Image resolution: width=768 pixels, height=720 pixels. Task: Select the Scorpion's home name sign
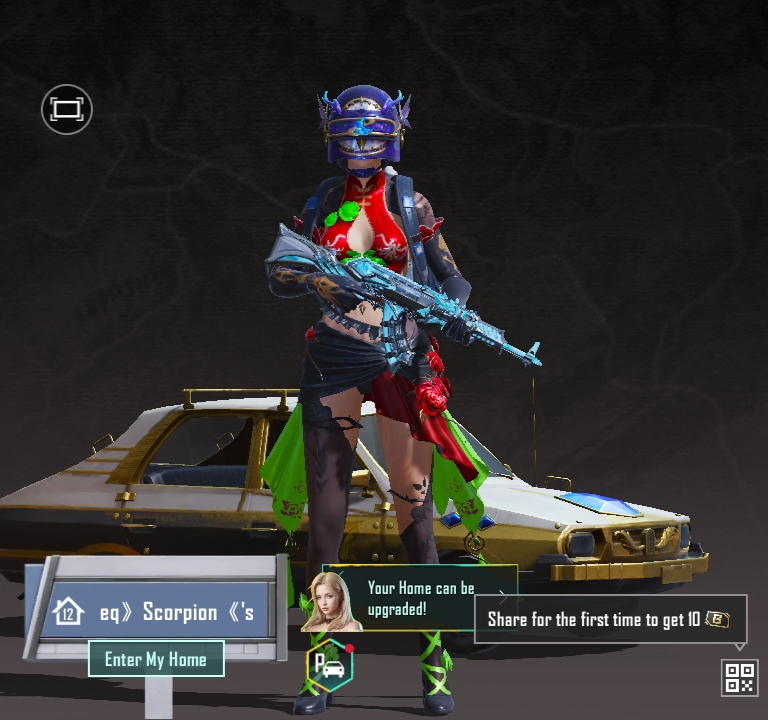[158, 612]
